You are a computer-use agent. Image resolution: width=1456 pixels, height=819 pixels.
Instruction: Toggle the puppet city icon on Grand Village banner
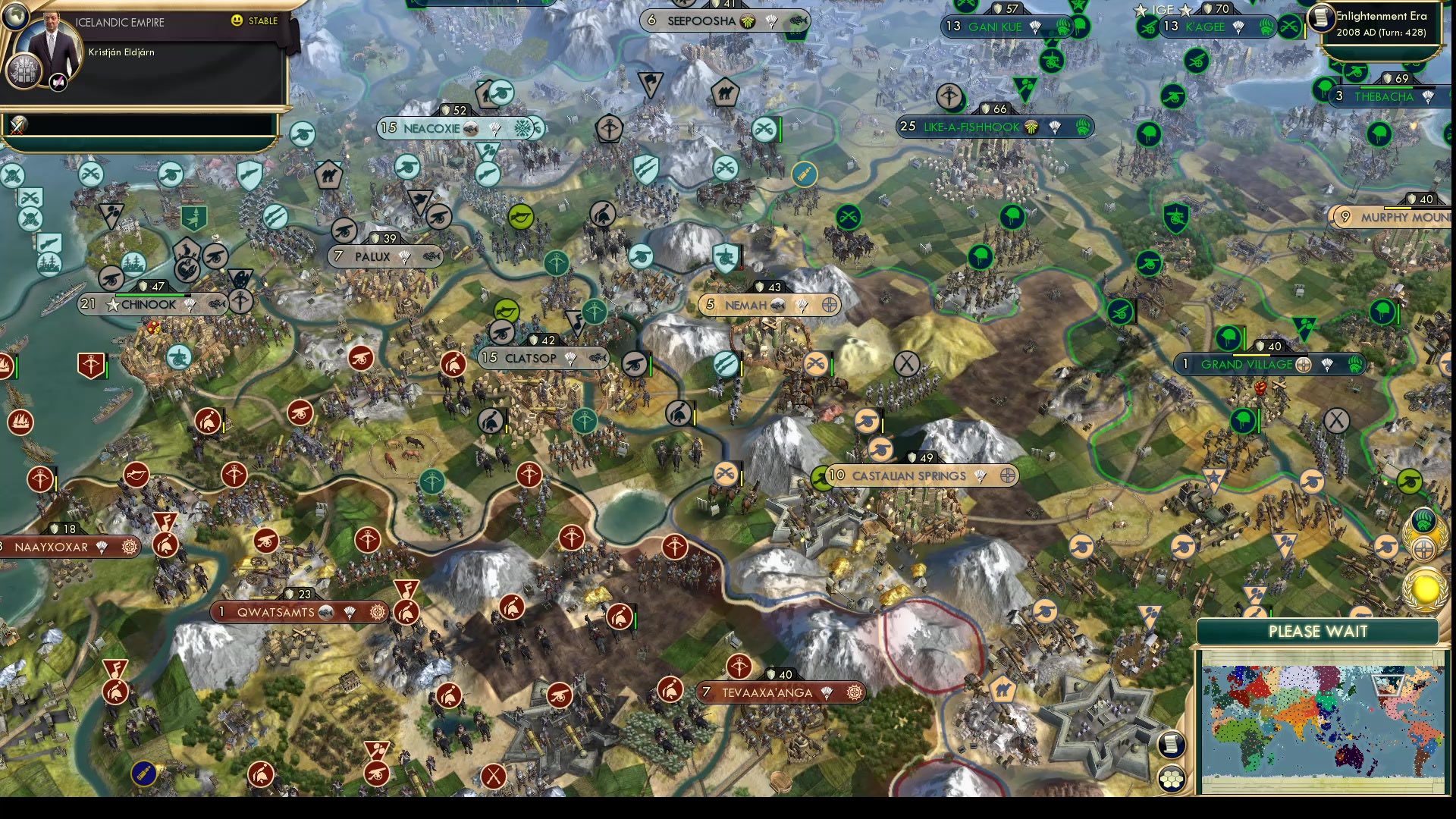[1304, 366]
